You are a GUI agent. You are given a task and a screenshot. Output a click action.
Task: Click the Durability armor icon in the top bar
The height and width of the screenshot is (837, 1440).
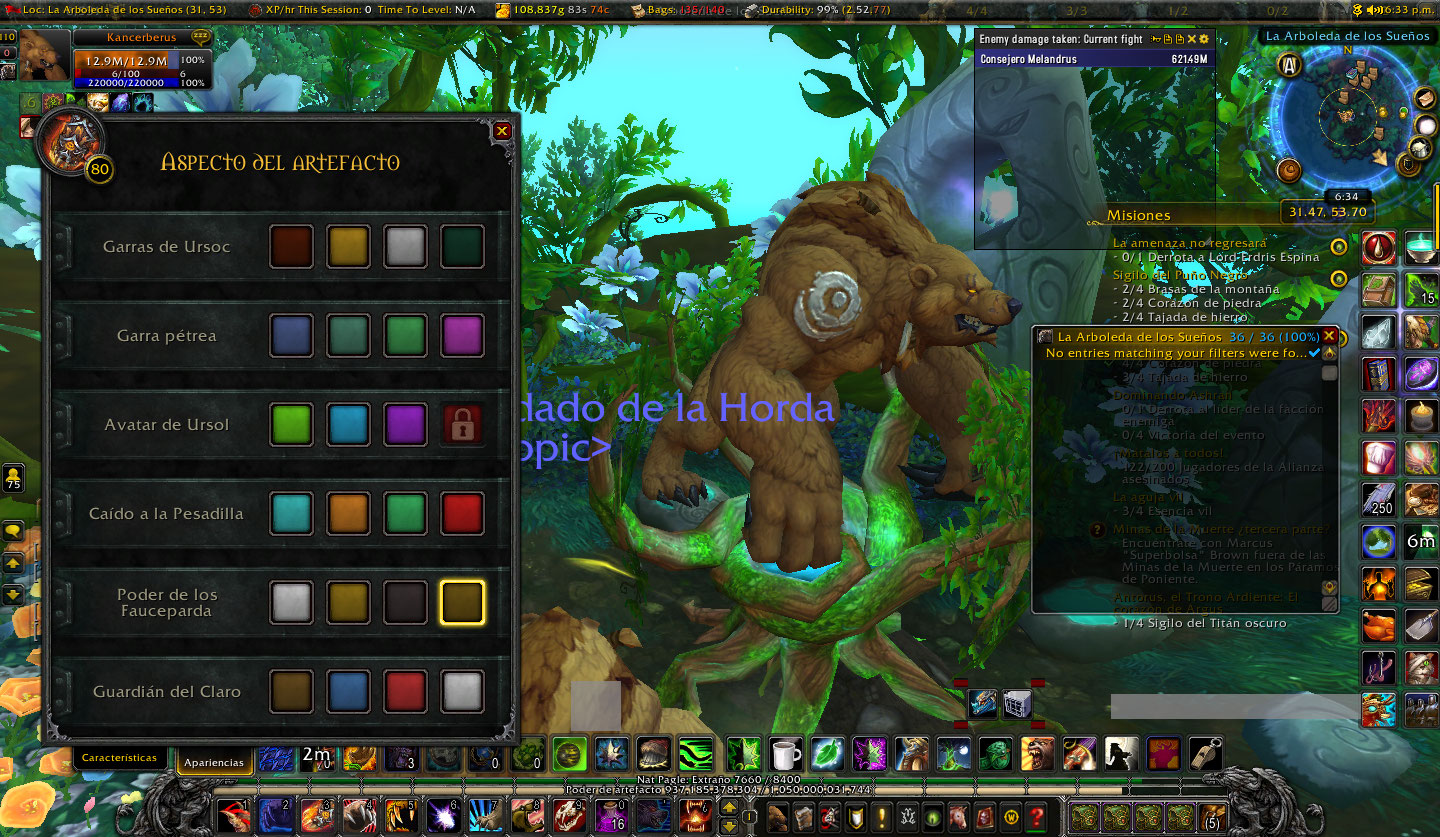[x=751, y=9]
